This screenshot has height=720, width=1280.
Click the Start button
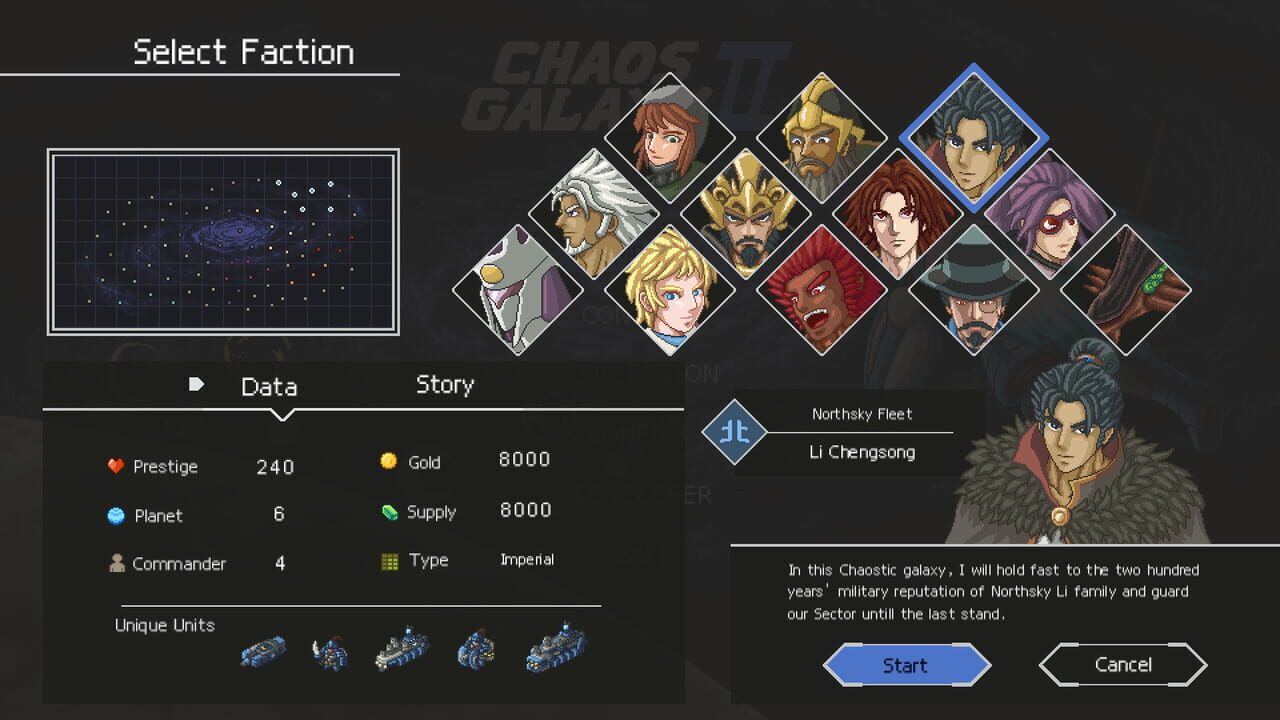(x=906, y=664)
